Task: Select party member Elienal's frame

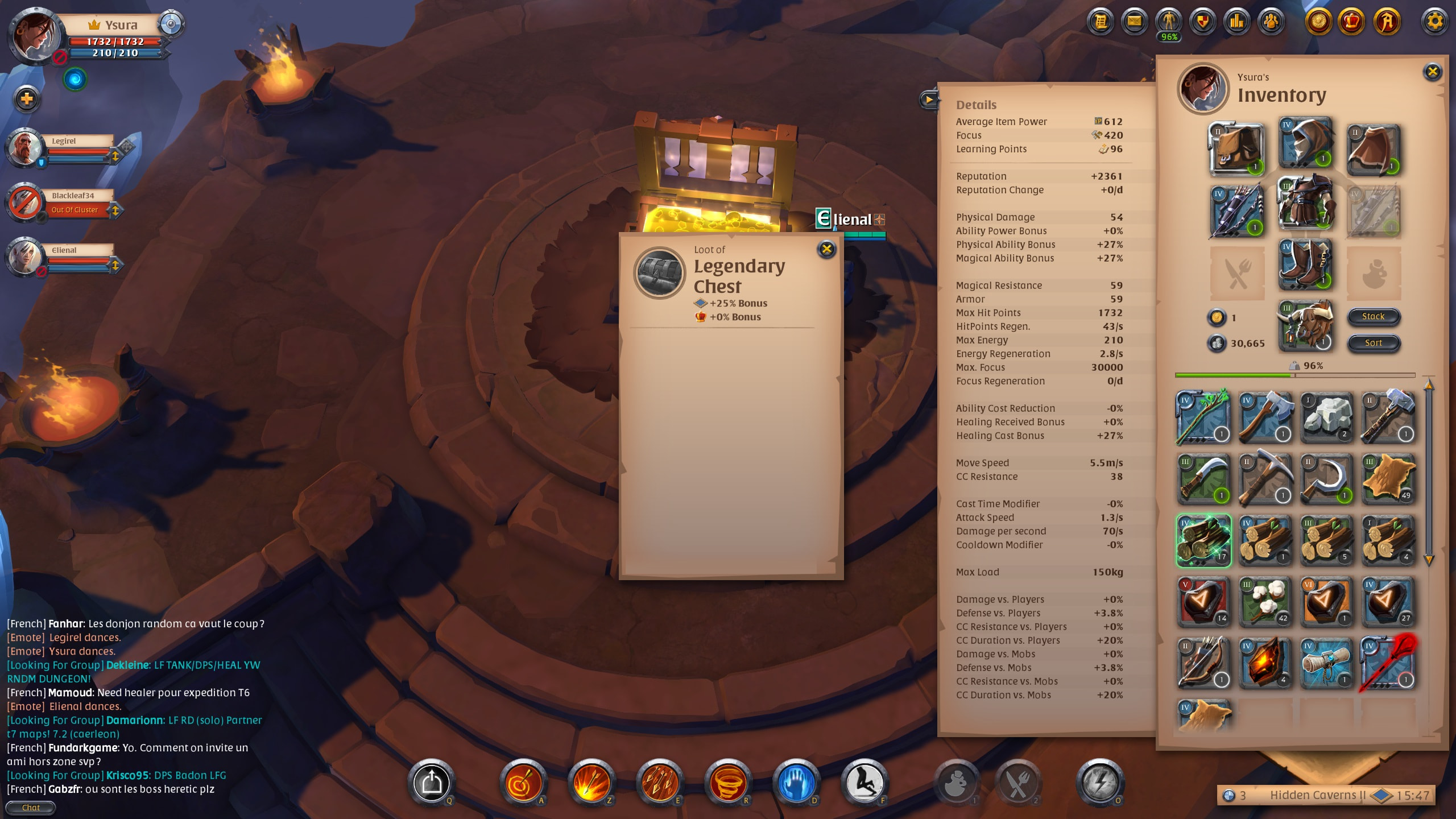Action: click(x=64, y=258)
